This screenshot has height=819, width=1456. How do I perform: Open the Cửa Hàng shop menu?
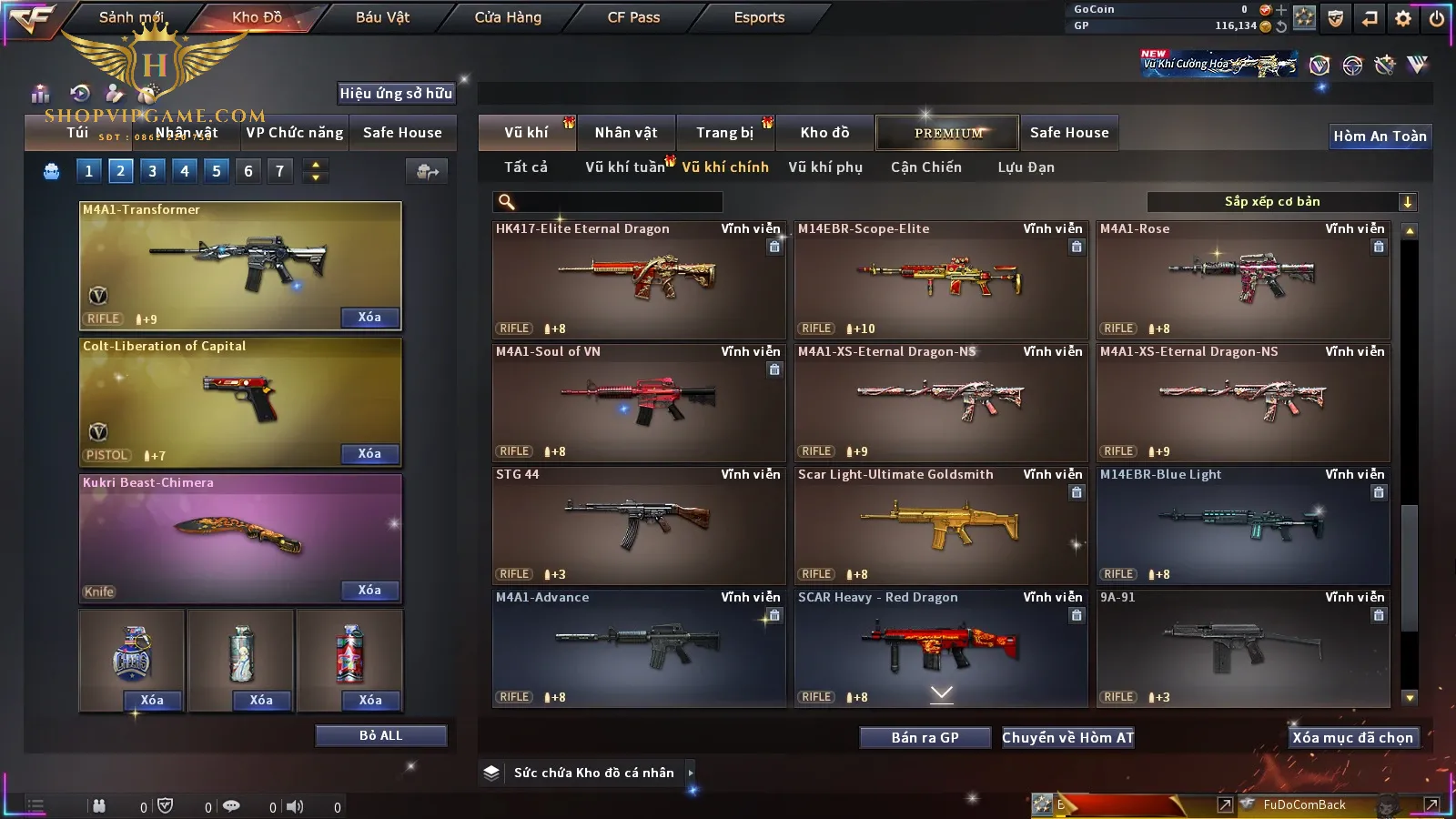click(x=508, y=17)
